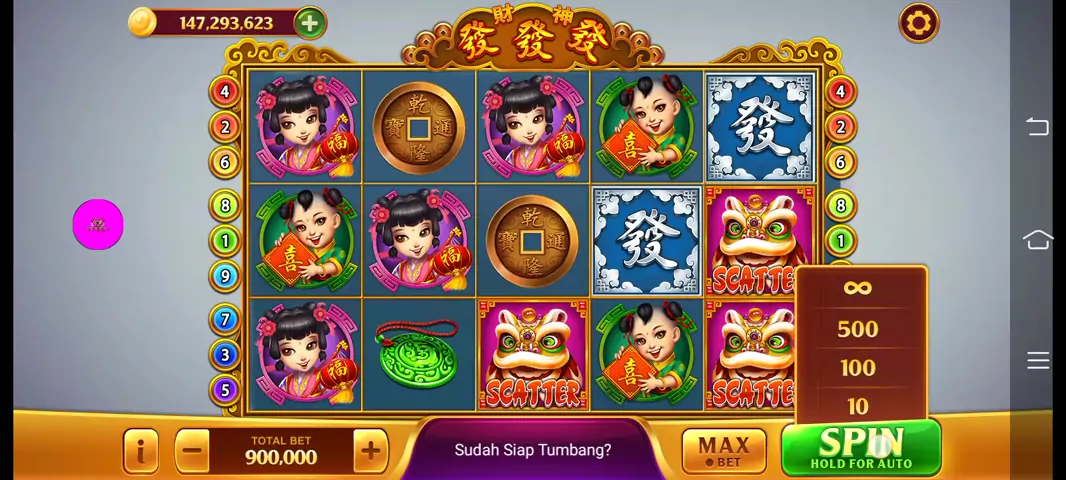
Task: Tap the Android home navigation button
Action: (x=1038, y=240)
